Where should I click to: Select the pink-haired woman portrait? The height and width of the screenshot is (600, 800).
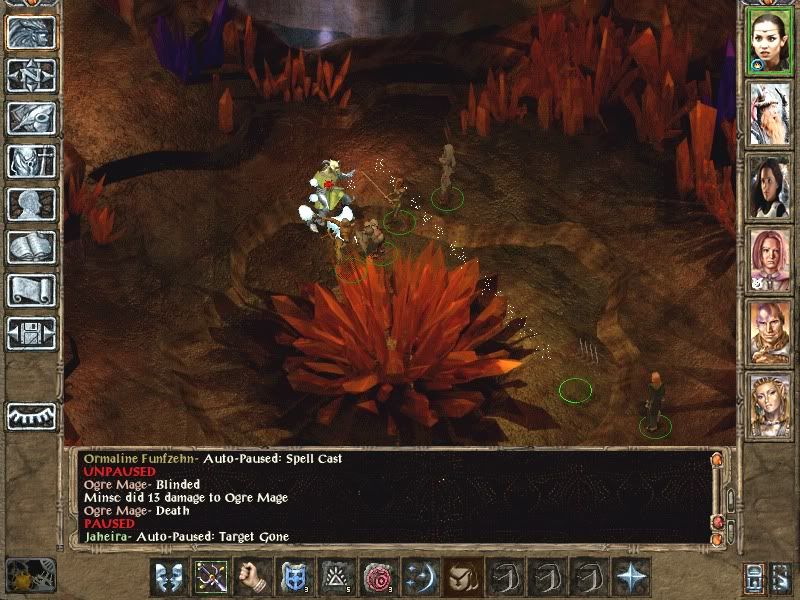coord(770,259)
